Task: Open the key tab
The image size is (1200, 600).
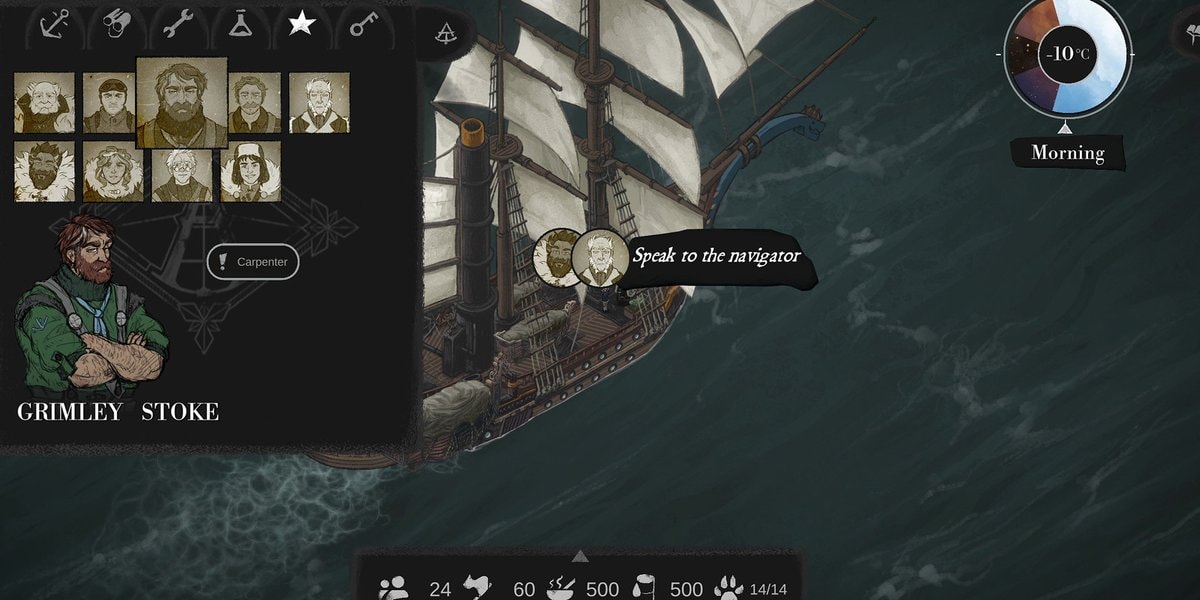Action: [362, 24]
